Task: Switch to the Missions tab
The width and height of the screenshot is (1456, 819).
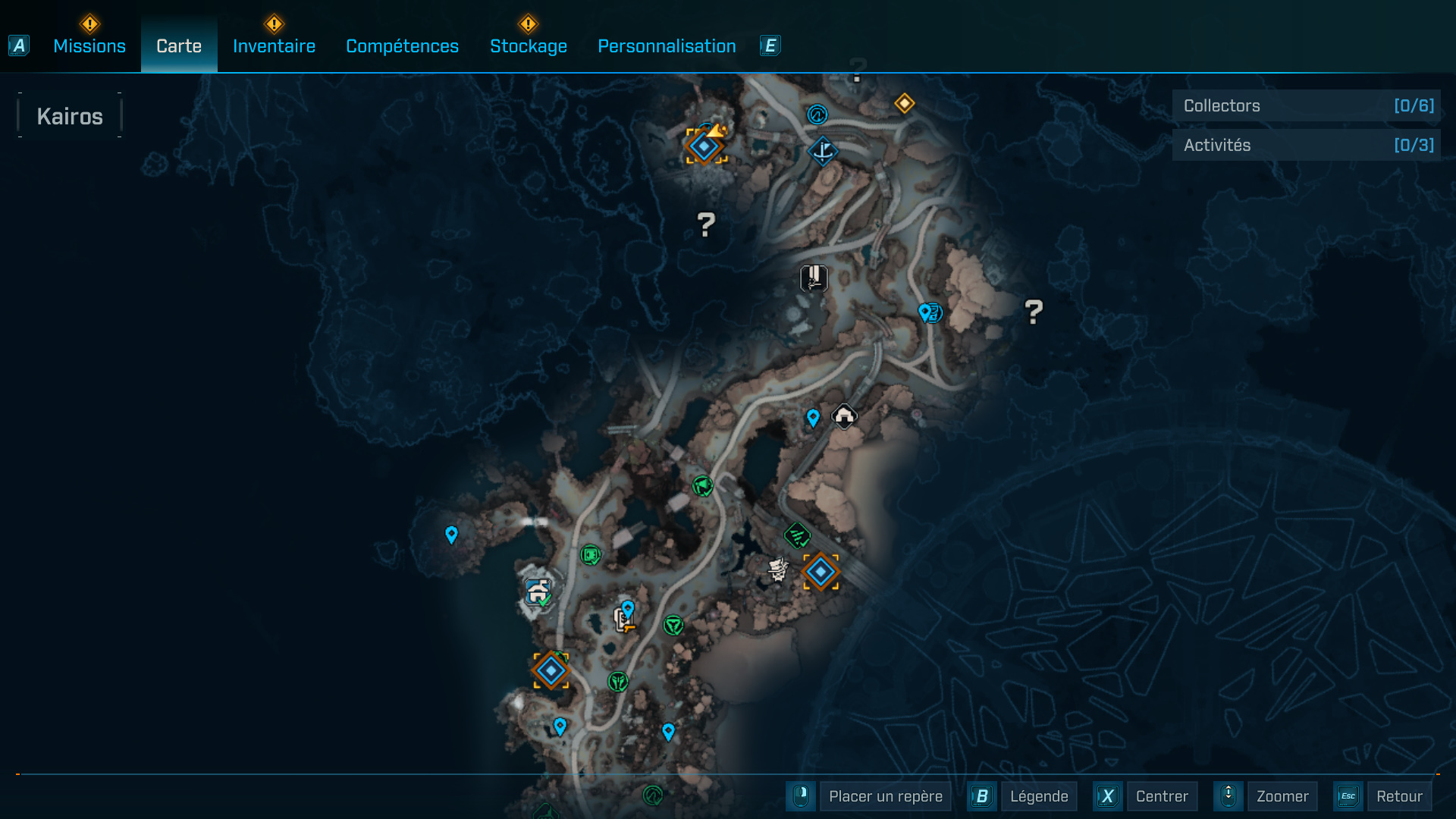Action: point(89,46)
